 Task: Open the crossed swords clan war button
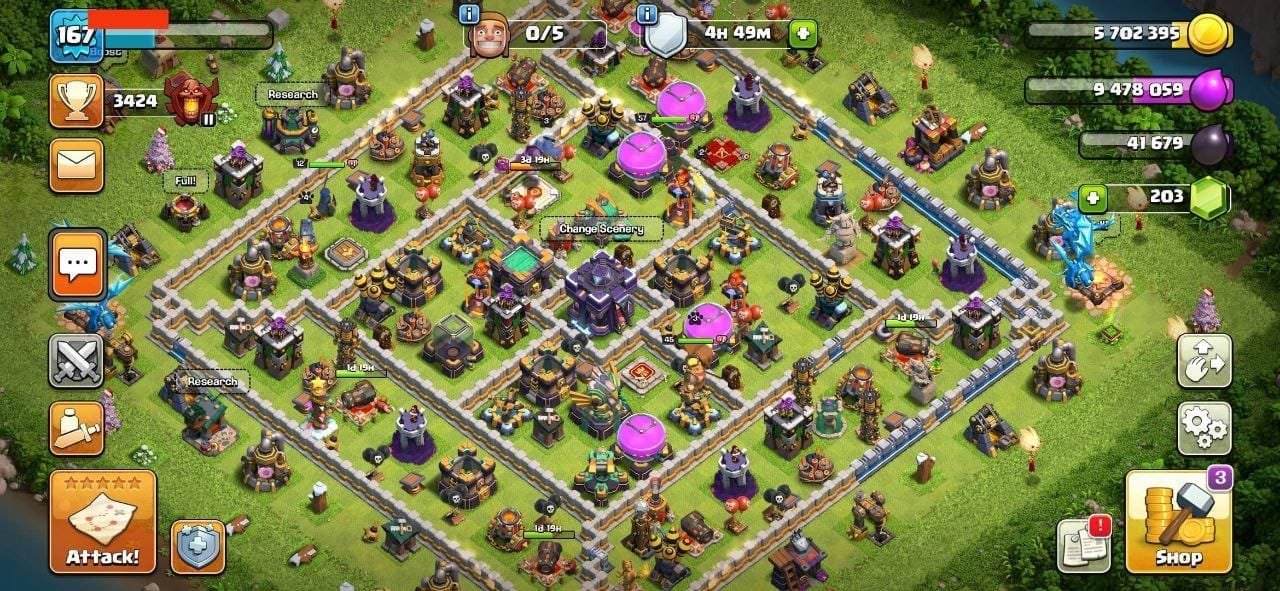77,360
